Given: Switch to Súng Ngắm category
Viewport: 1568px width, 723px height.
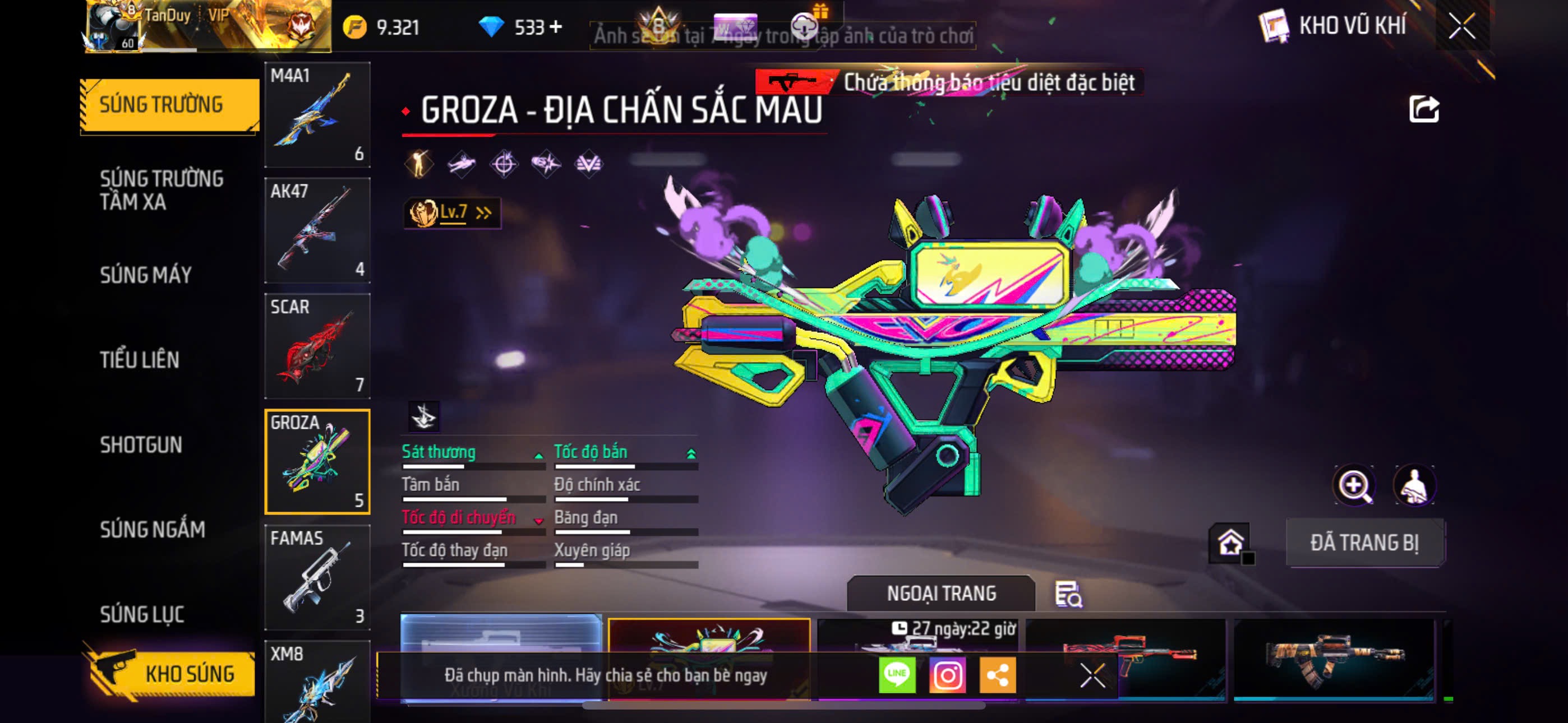Looking at the screenshot, I should [x=152, y=530].
